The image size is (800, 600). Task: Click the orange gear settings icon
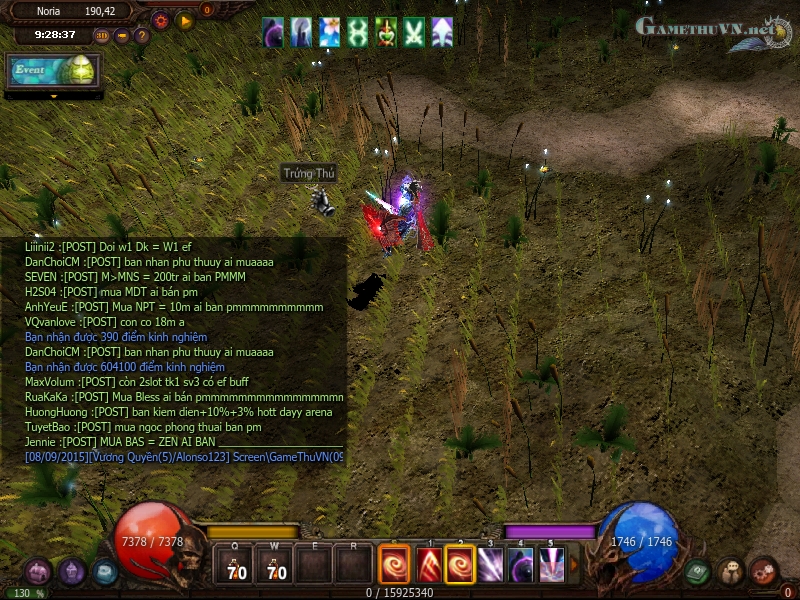(x=160, y=19)
